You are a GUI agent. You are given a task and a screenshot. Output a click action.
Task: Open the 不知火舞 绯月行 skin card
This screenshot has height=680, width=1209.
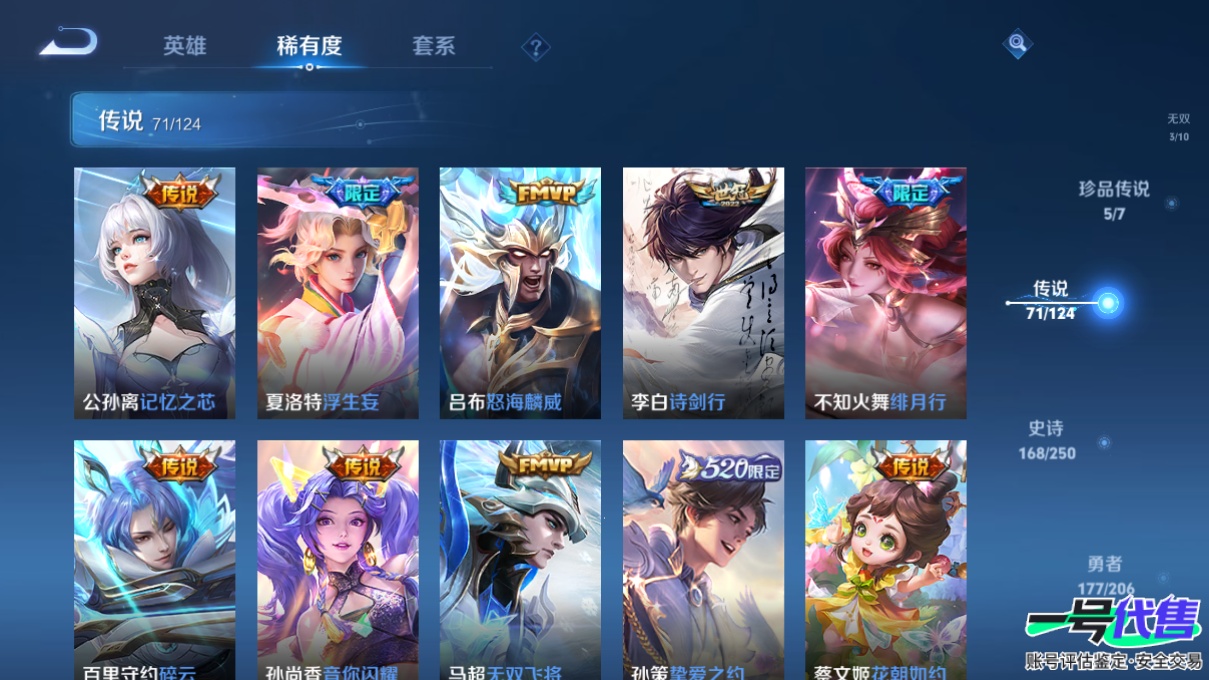point(885,292)
